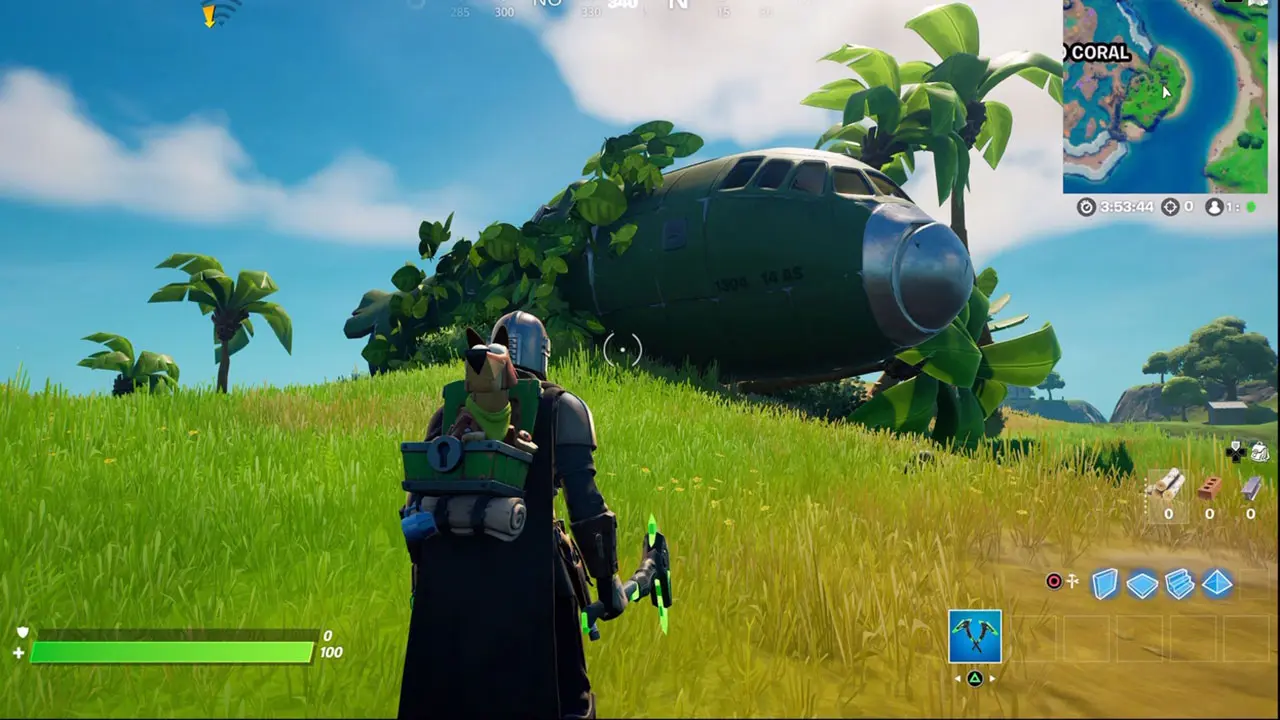Pick the stairs building piece
The image size is (1280, 720).
pyautogui.click(x=1180, y=583)
